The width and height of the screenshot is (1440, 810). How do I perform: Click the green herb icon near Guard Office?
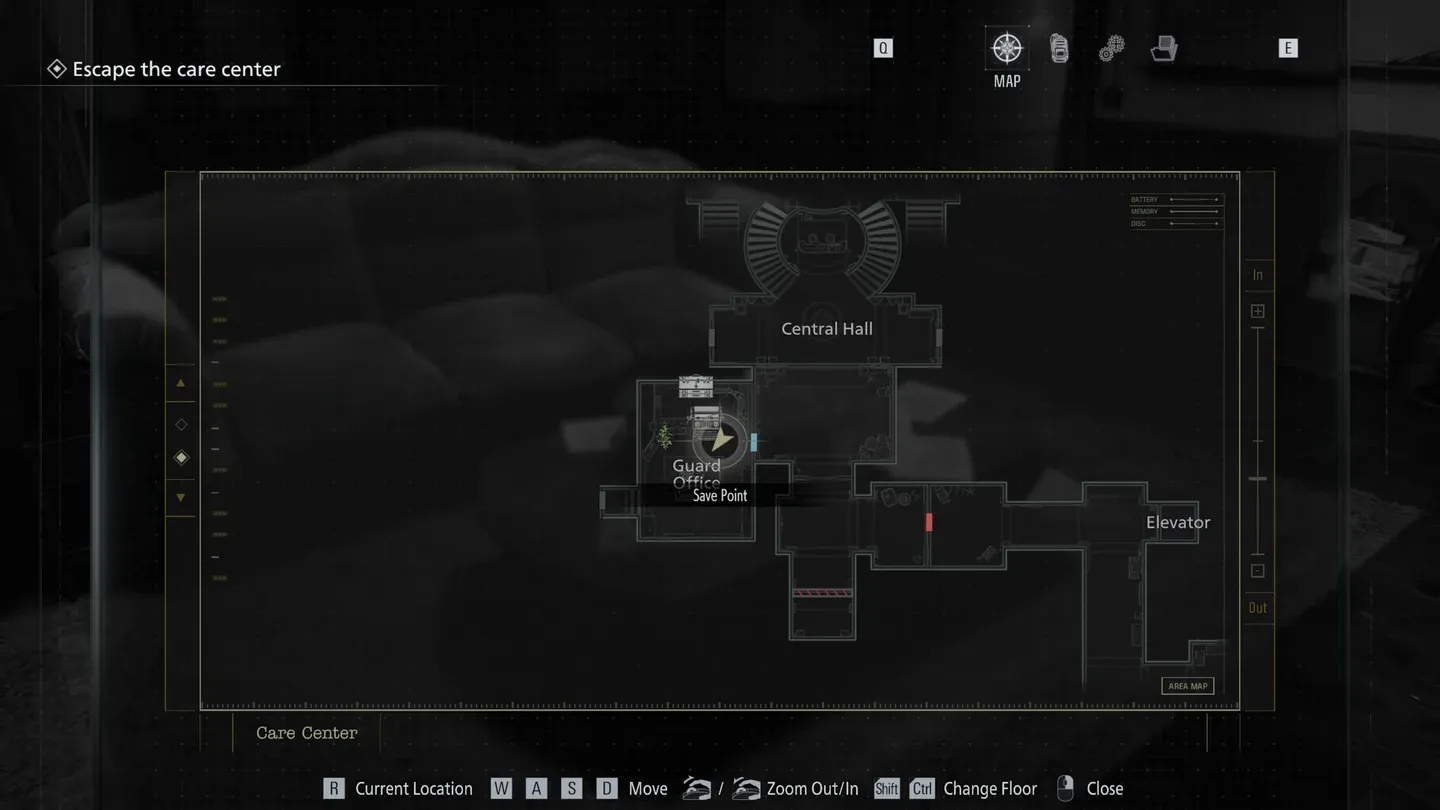(x=663, y=437)
